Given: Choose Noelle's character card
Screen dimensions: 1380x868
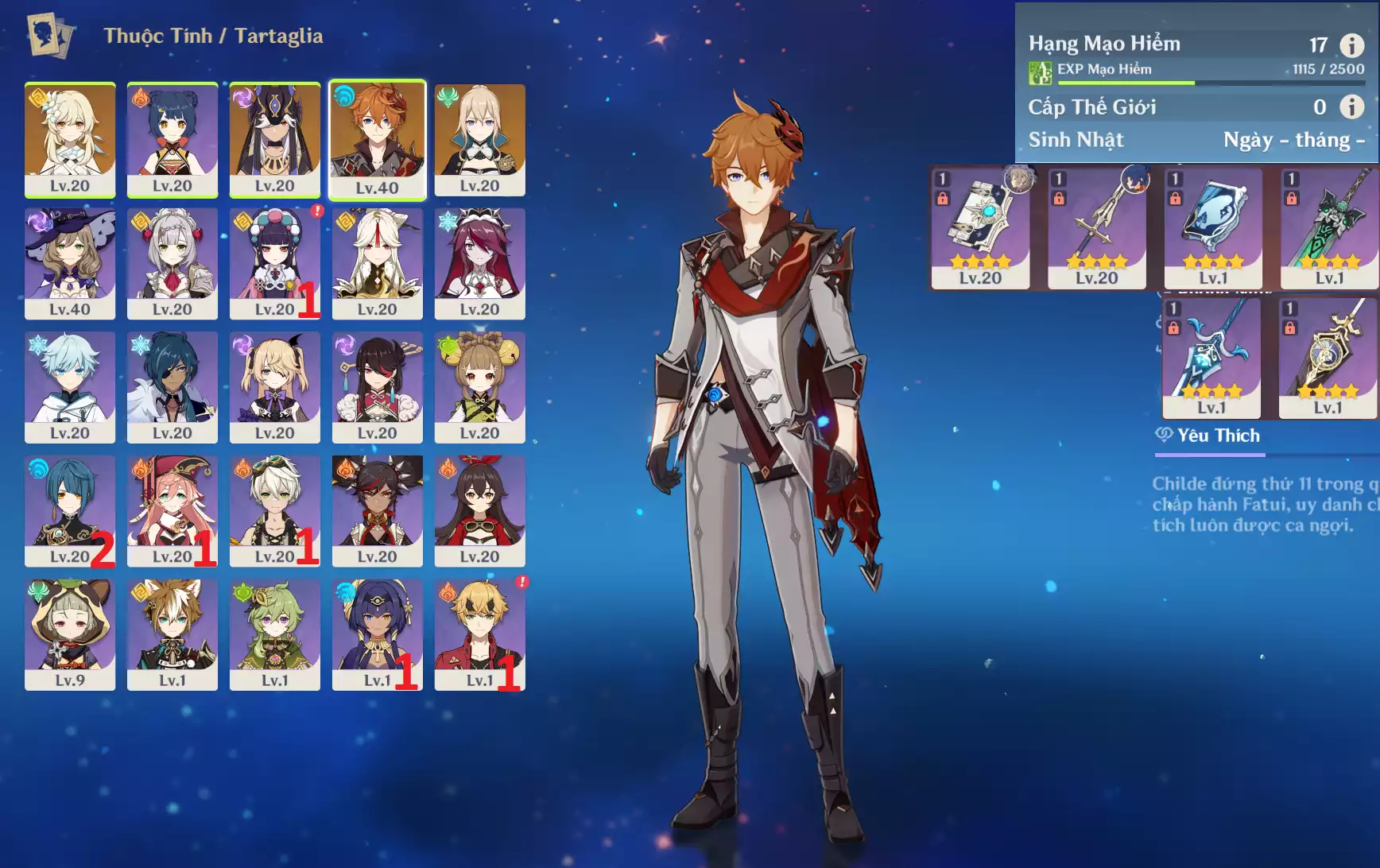Looking at the screenshot, I should (172, 263).
